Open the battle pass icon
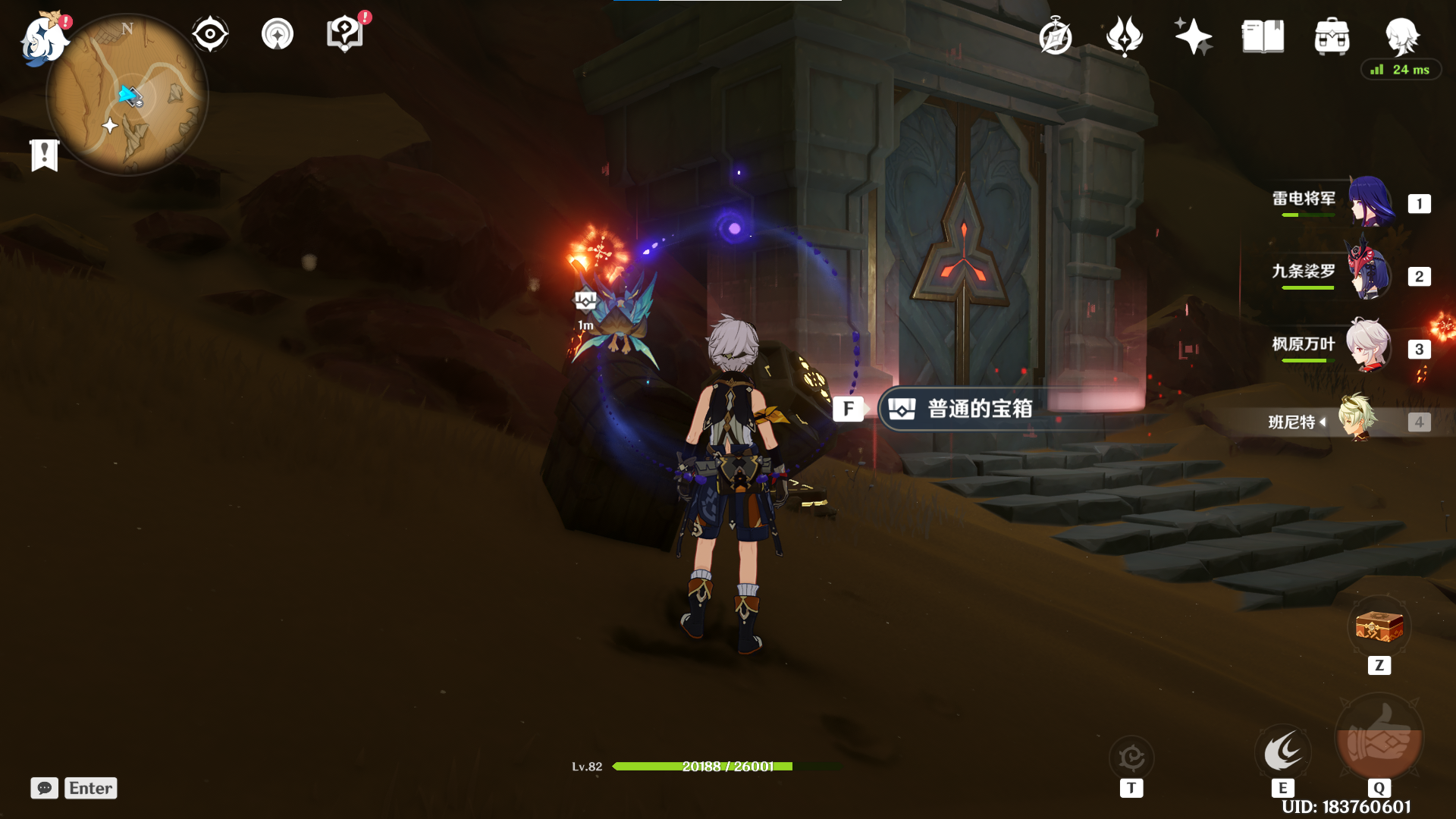This screenshot has width=1456, height=819. [1124, 36]
